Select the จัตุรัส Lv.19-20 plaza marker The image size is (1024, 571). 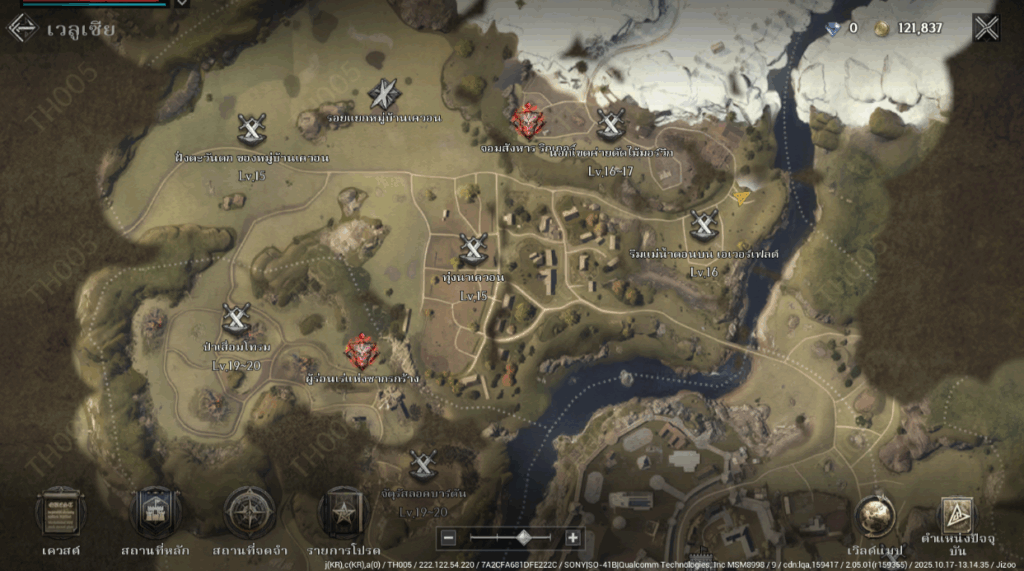[x=423, y=465]
